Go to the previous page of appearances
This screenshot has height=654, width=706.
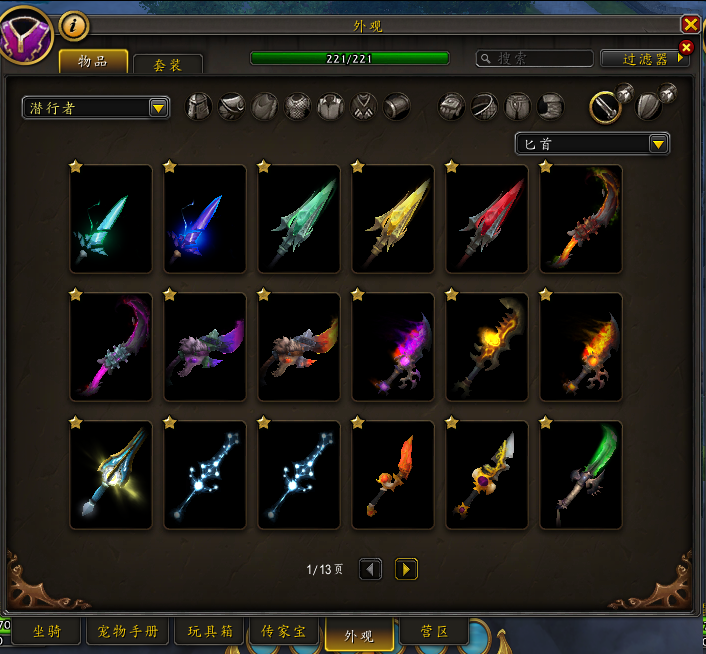click(370, 569)
